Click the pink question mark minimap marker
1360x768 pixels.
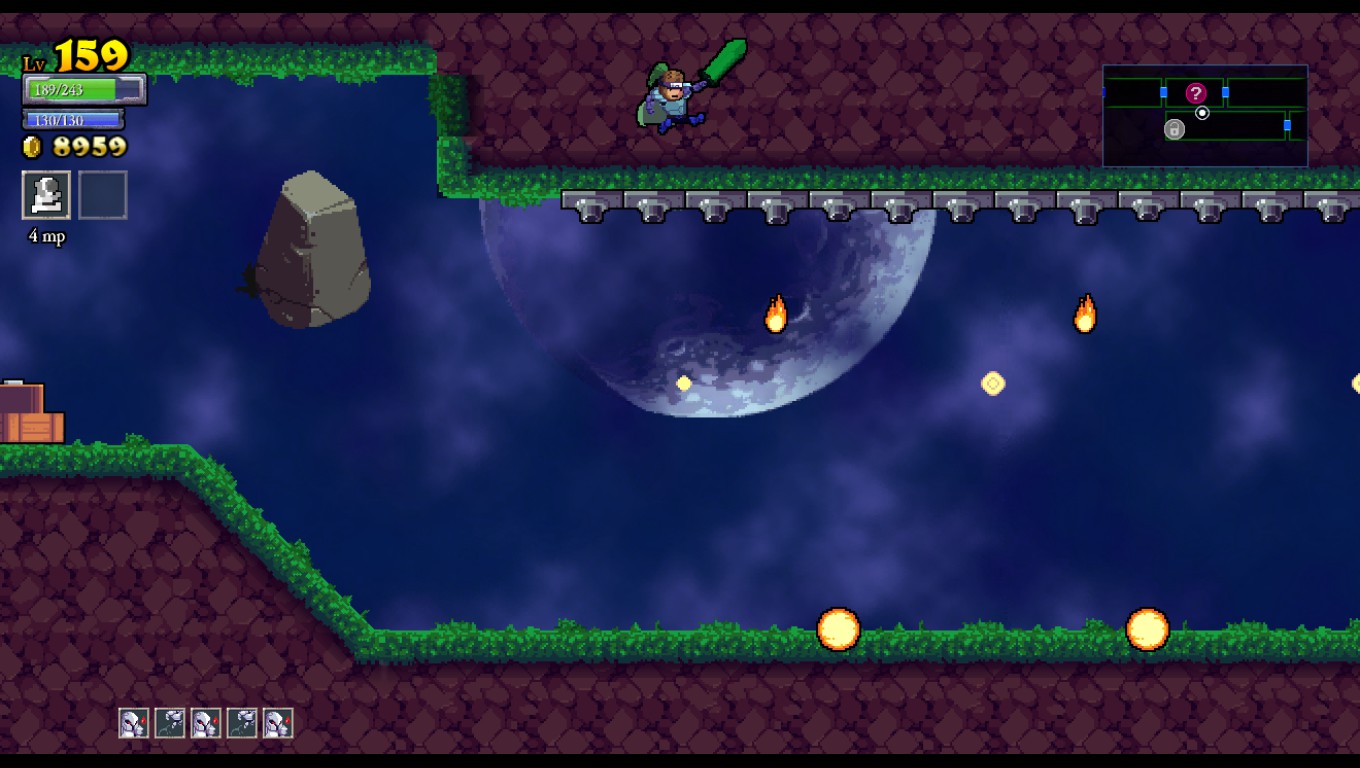(1196, 93)
